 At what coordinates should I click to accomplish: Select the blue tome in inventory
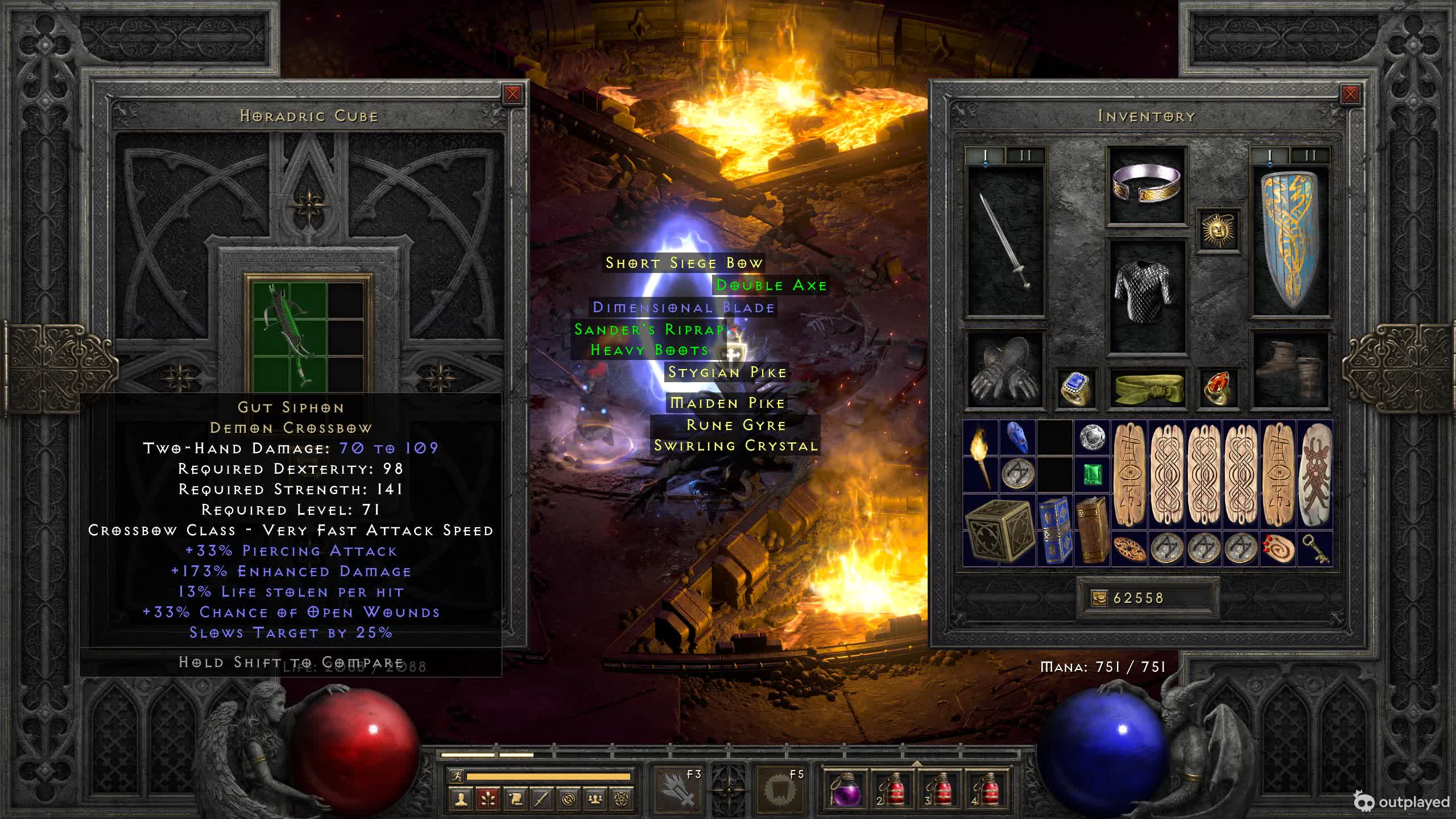(1054, 531)
